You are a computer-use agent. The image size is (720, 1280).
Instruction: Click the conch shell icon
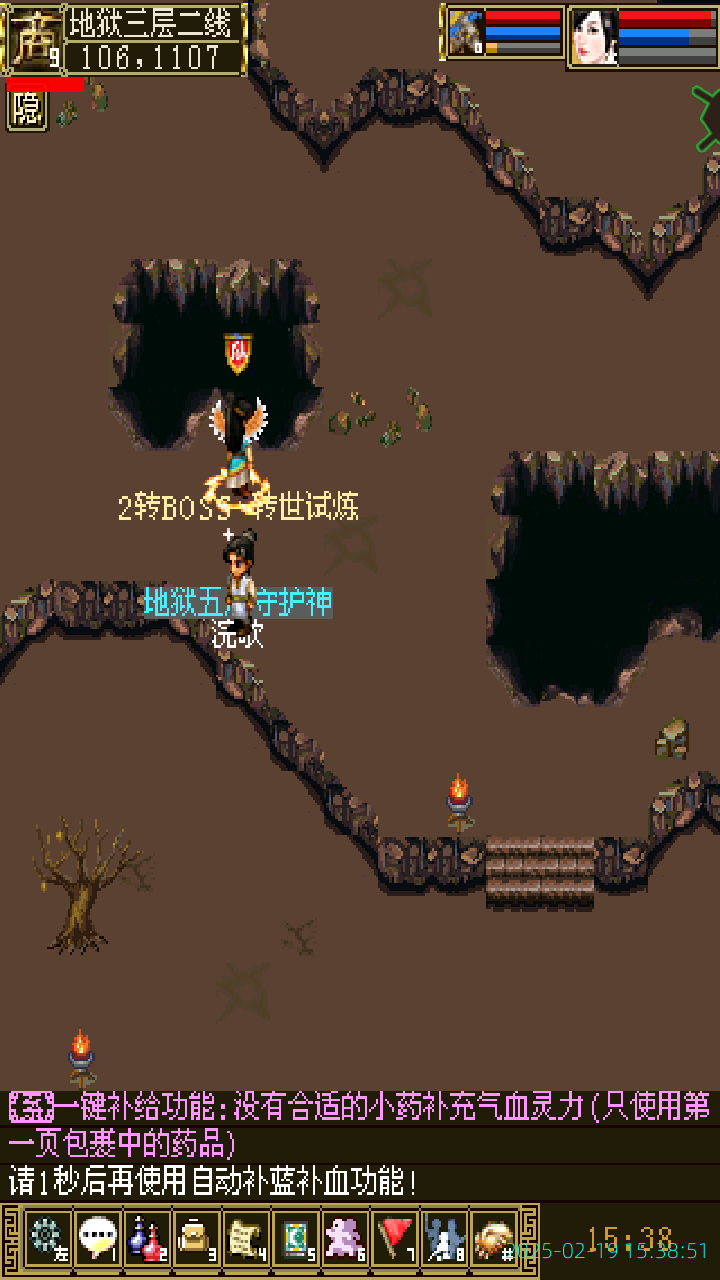pos(494,1239)
